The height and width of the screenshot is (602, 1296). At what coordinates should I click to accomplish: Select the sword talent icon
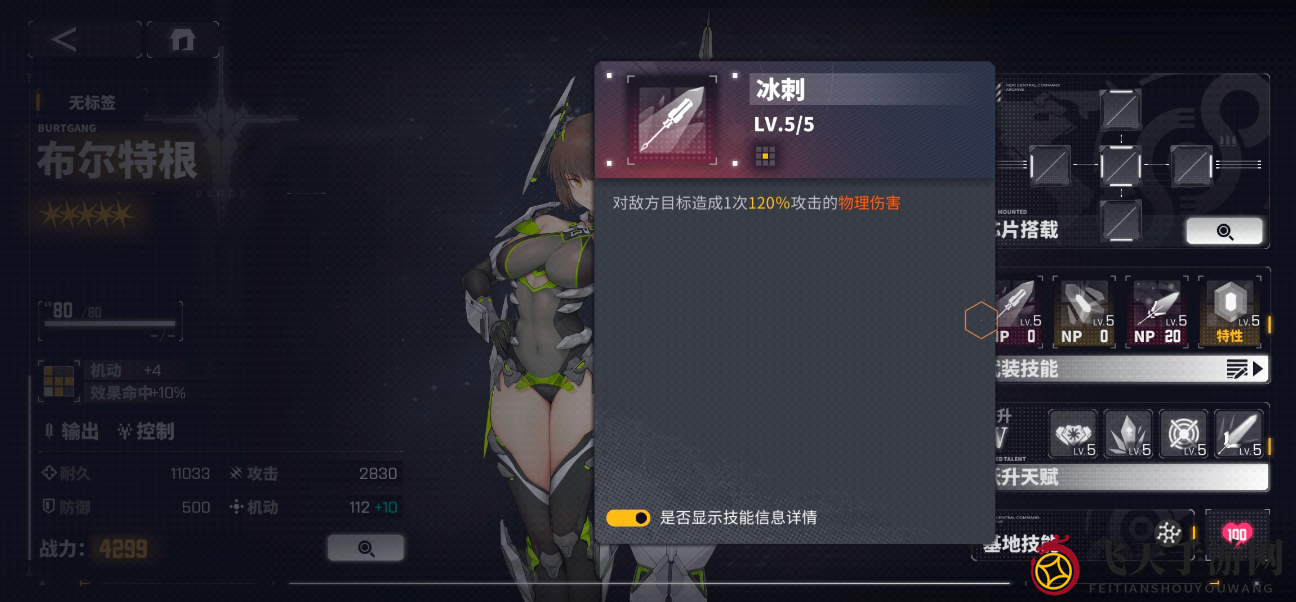pos(1238,434)
